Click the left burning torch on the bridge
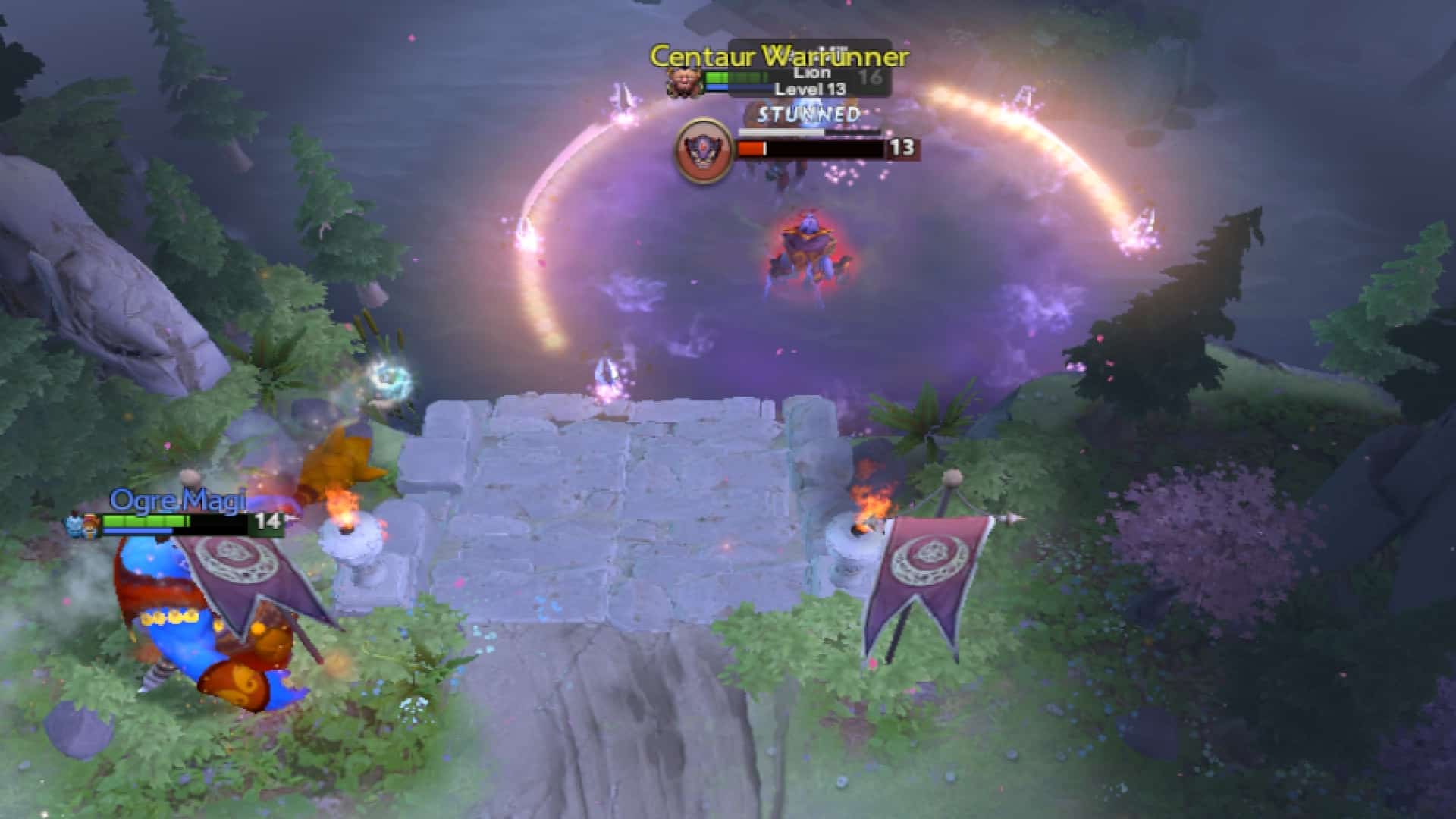This screenshot has width=1456, height=819. (346, 516)
